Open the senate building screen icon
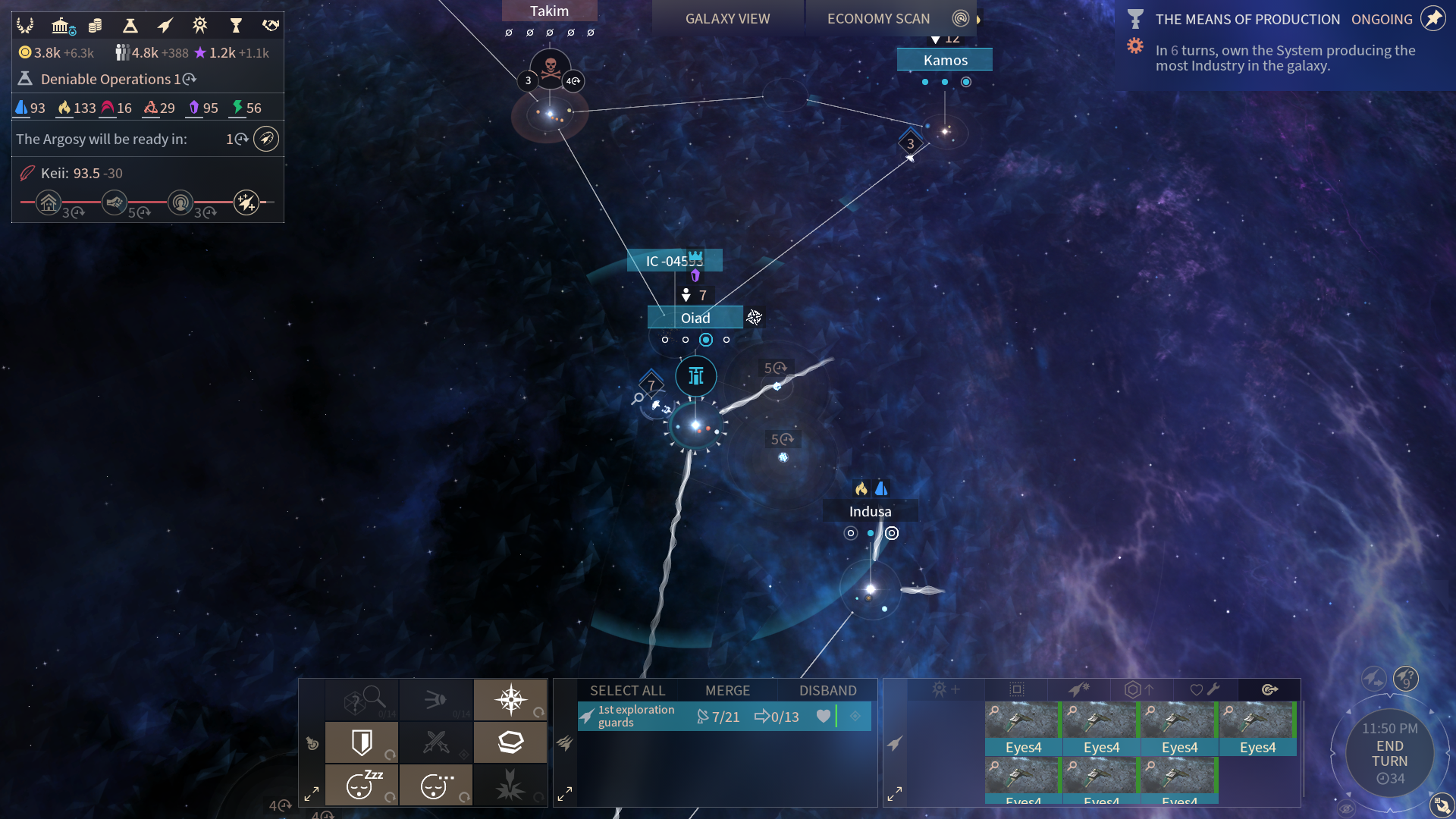This screenshot has width=1456, height=819. coord(61,26)
